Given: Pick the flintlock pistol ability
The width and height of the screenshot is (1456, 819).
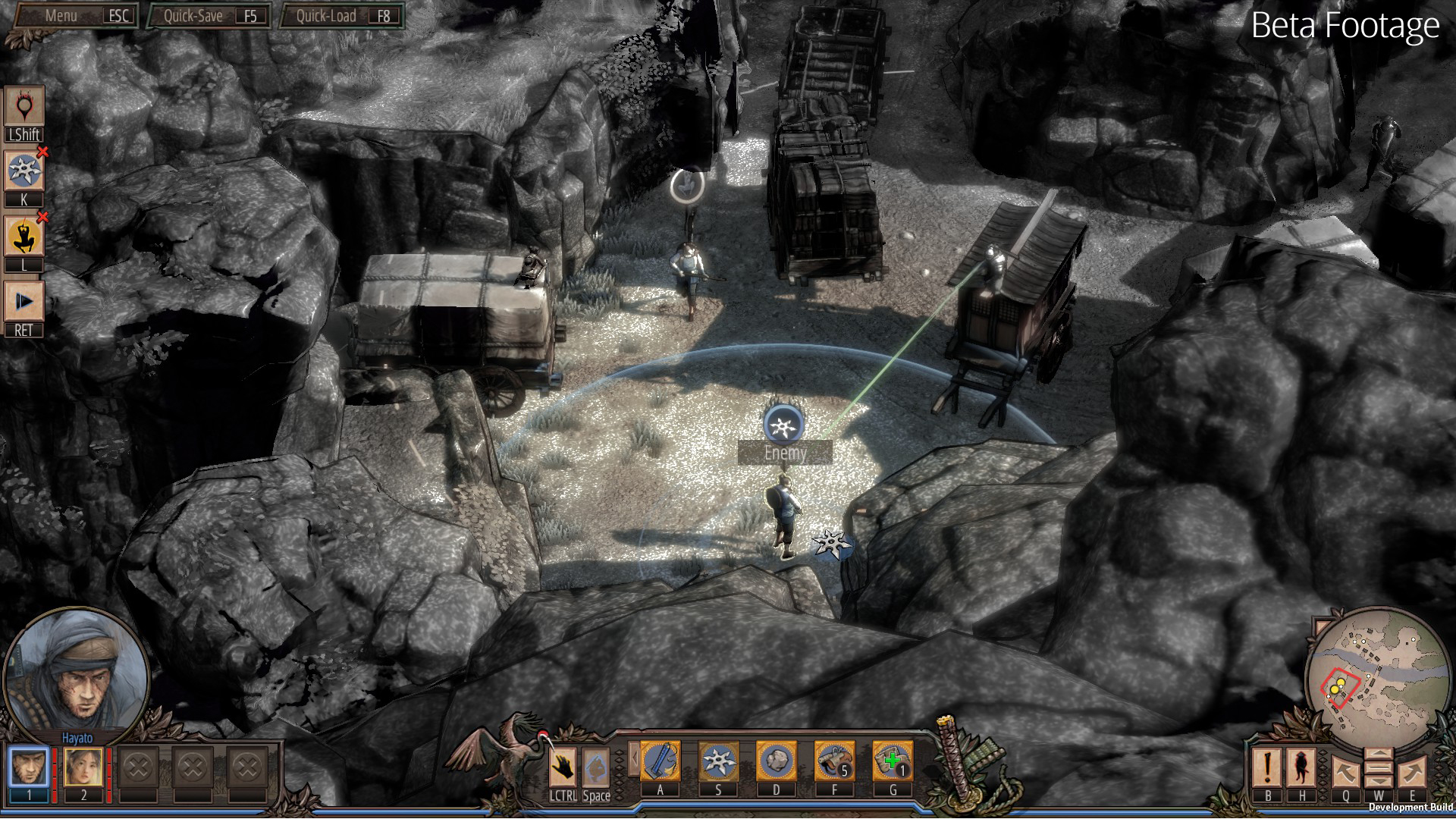Looking at the screenshot, I should tap(834, 761).
